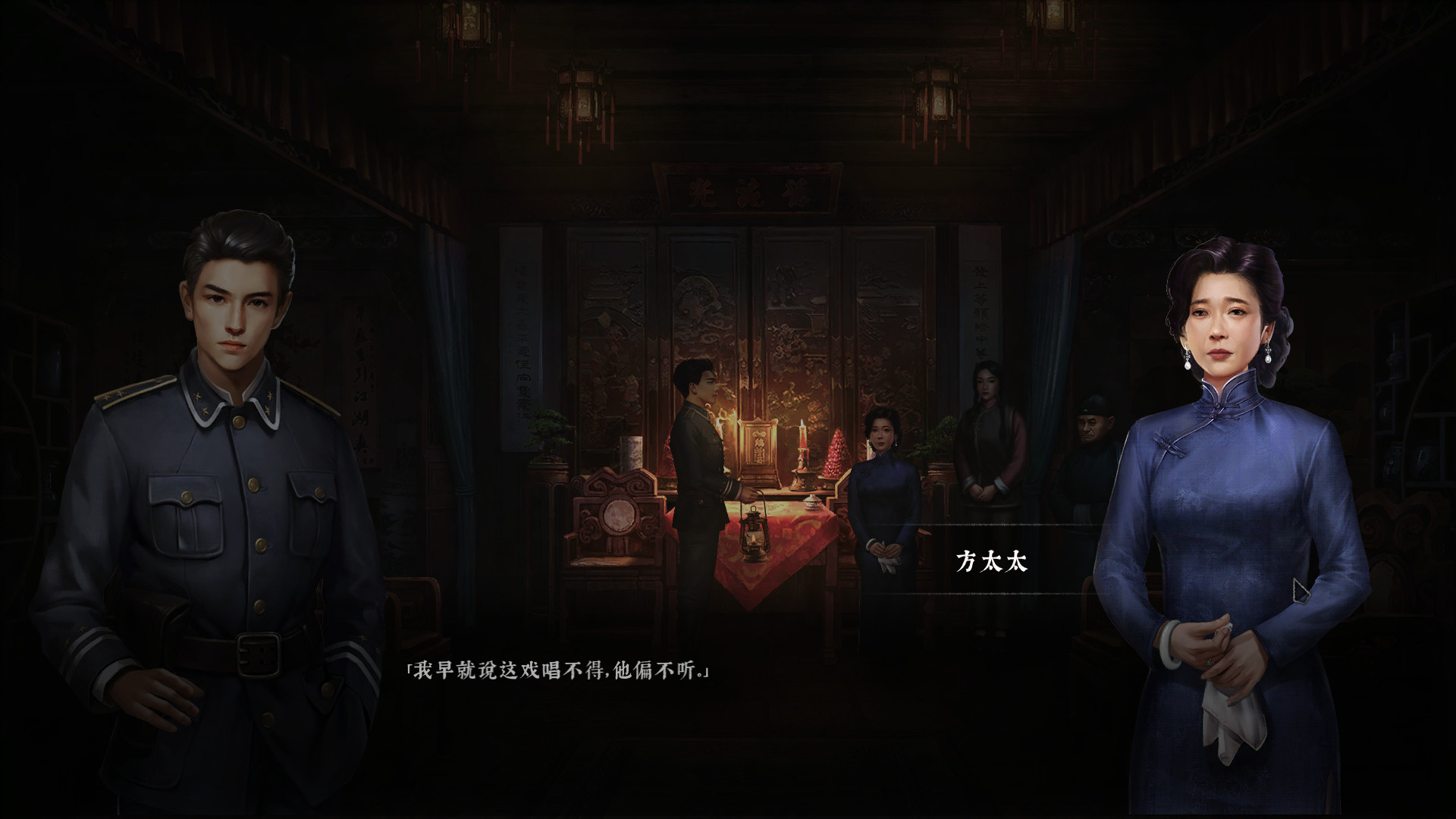Select the soldier standing at the altar
1456x819 pixels.
(x=701, y=470)
